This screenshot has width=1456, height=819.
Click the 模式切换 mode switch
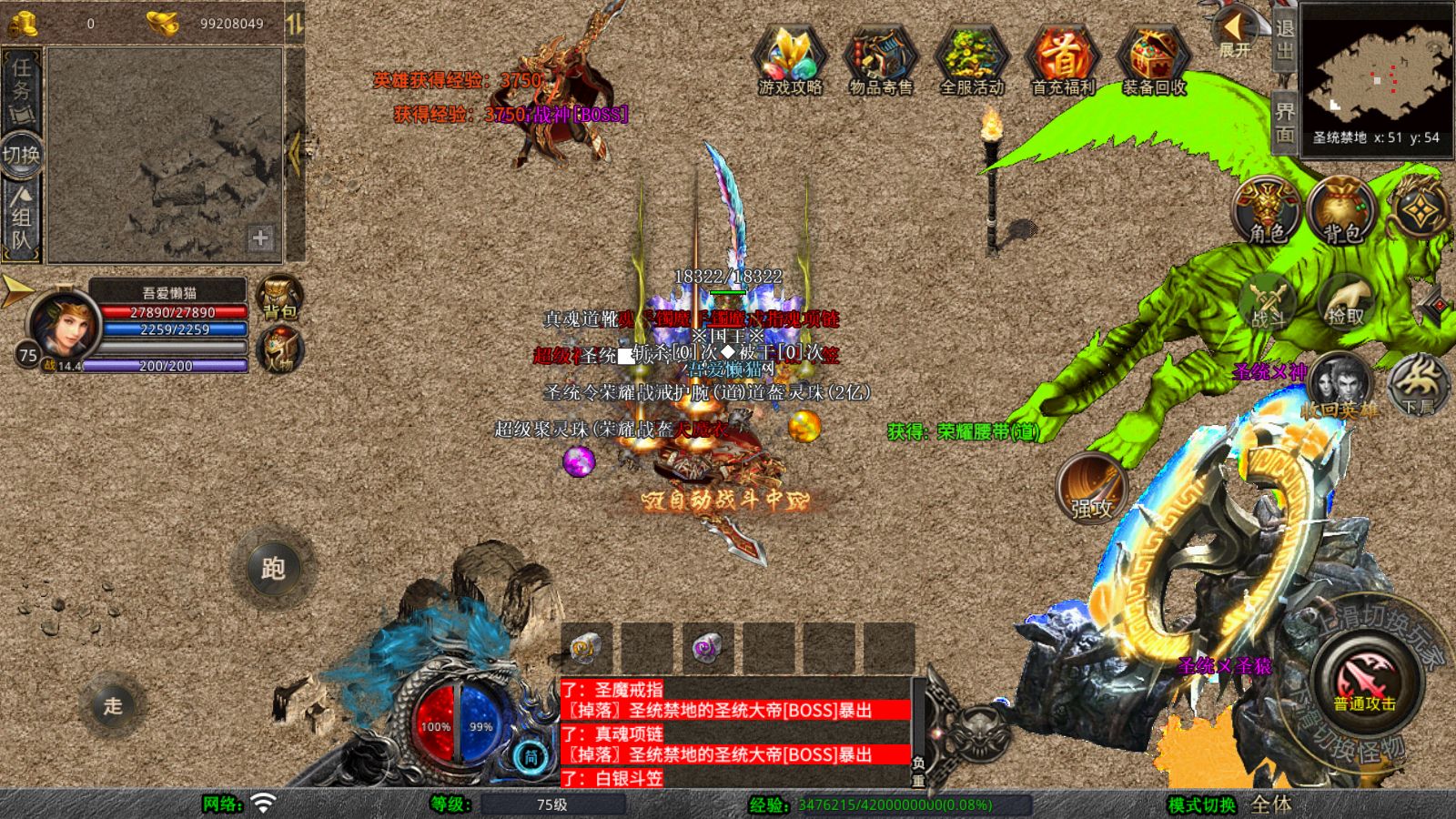tap(1202, 804)
